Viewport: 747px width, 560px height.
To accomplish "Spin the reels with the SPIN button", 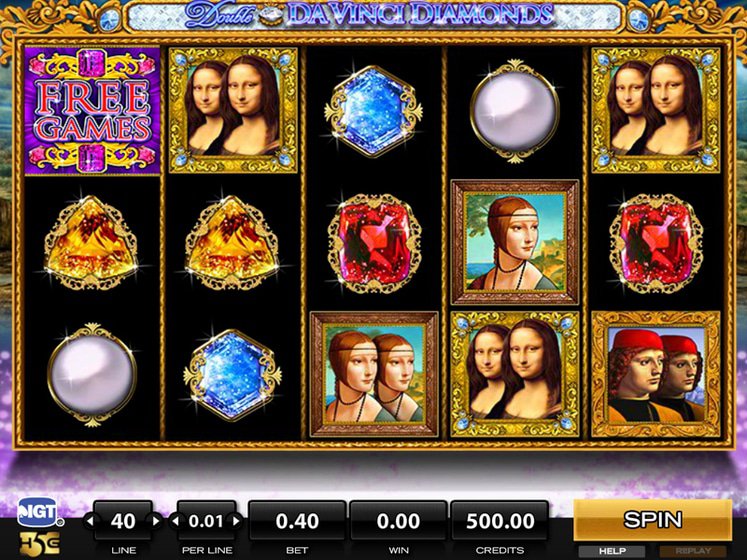I will pos(652,520).
